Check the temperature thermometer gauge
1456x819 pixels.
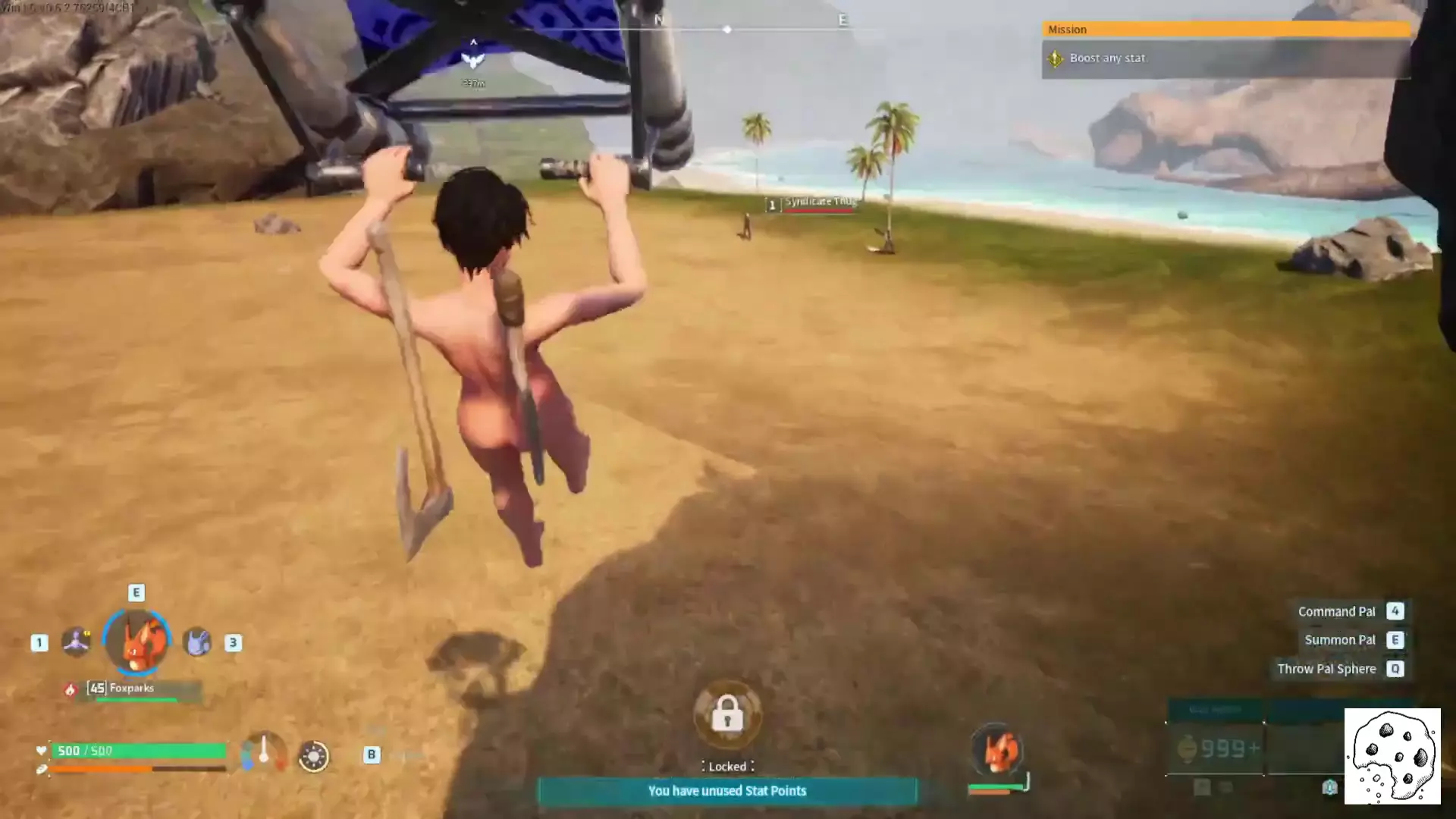(263, 752)
